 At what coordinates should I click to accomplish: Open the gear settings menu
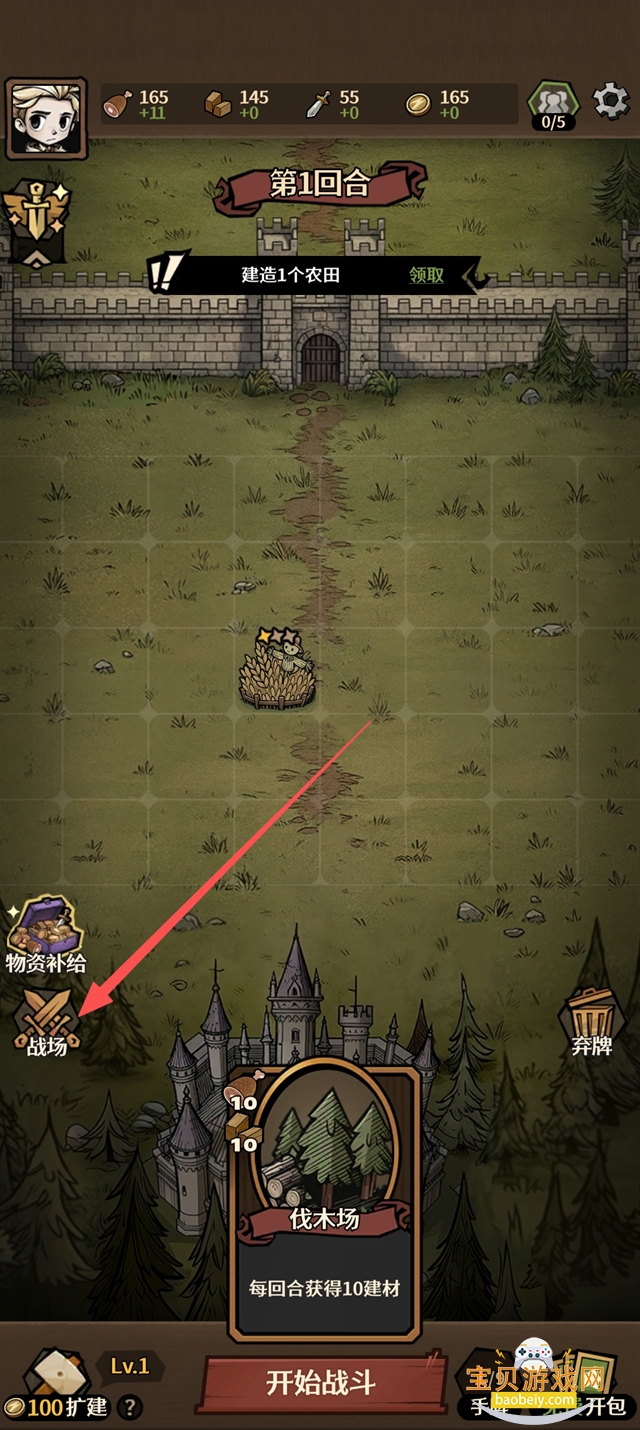point(610,101)
